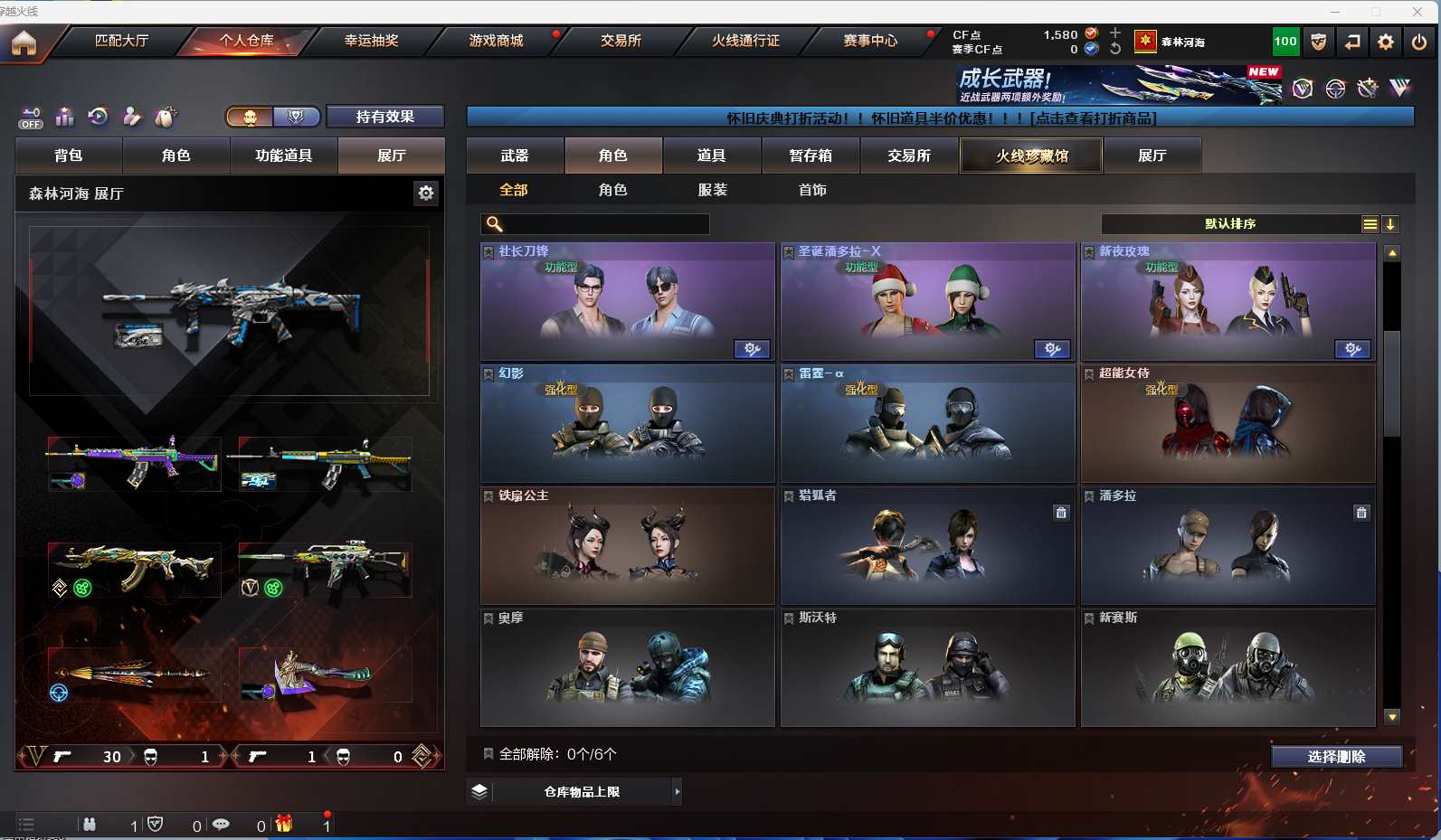Image resolution: width=1441 pixels, height=840 pixels.
Task: Close the game window
Action: click(x=1417, y=12)
